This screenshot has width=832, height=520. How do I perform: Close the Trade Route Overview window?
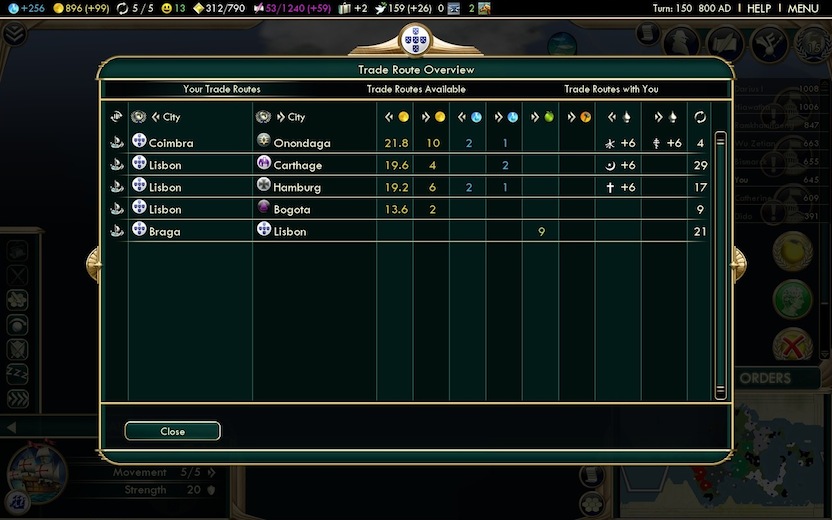[172, 431]
